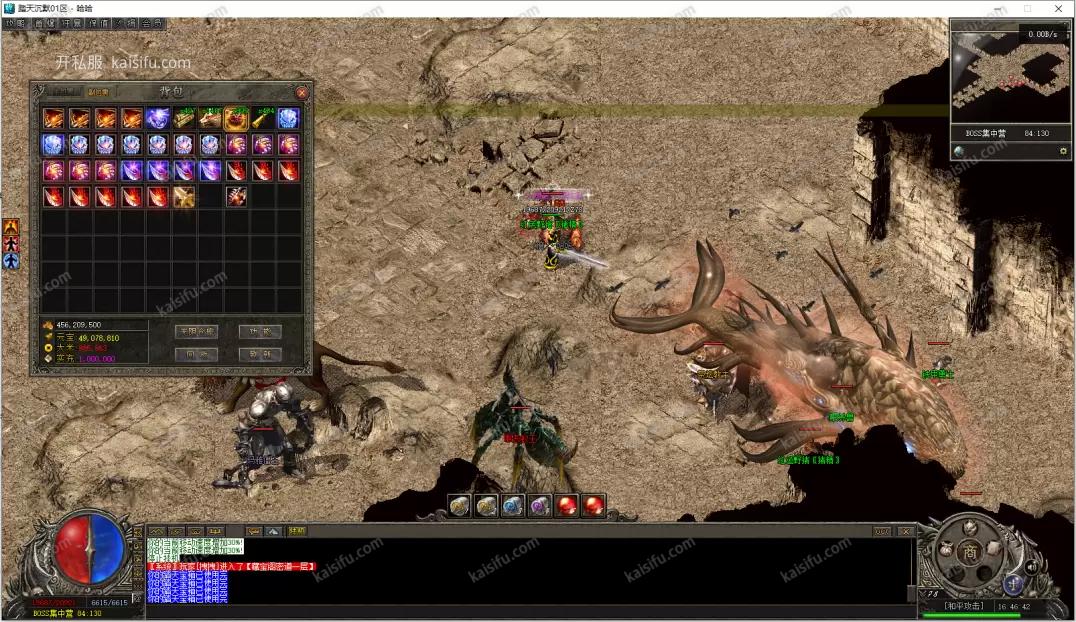Minimize the game window

[x=995, y=9]
